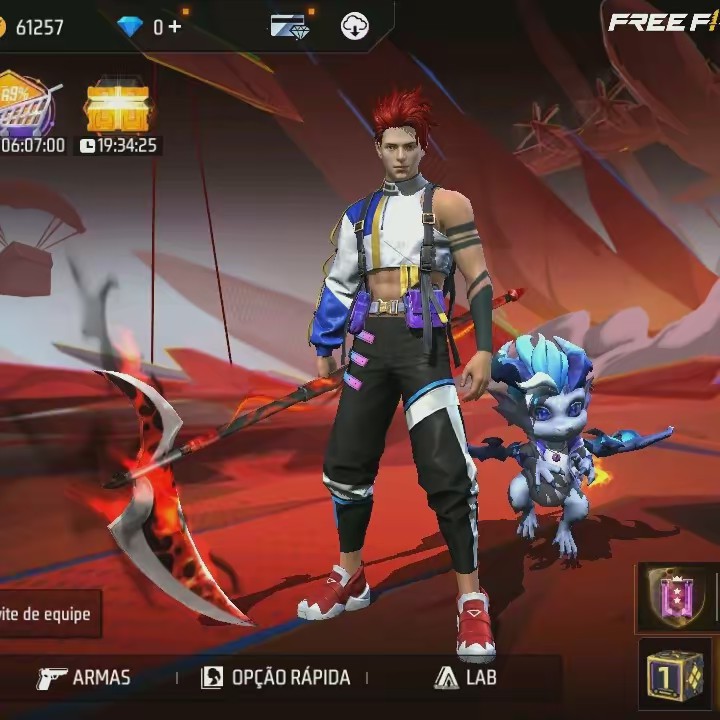Open the ARMAS weapons menu
The width and height of the screenshot is (720, 720).
tap(84, 677)
